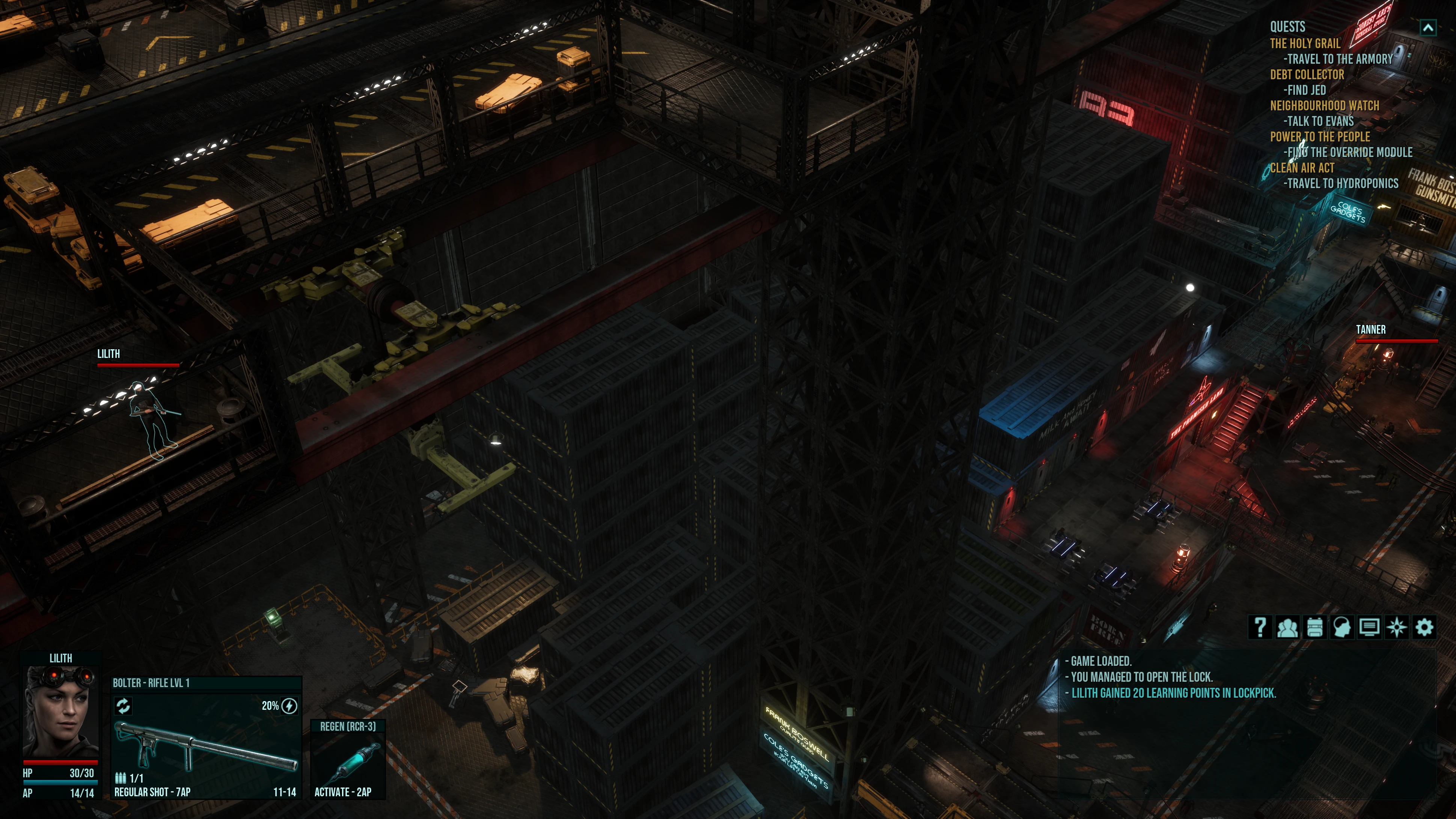Screen dimensions: 1456x819
Task: Activate the Regen (RCR-3) syringe
Action: (348, 760)
